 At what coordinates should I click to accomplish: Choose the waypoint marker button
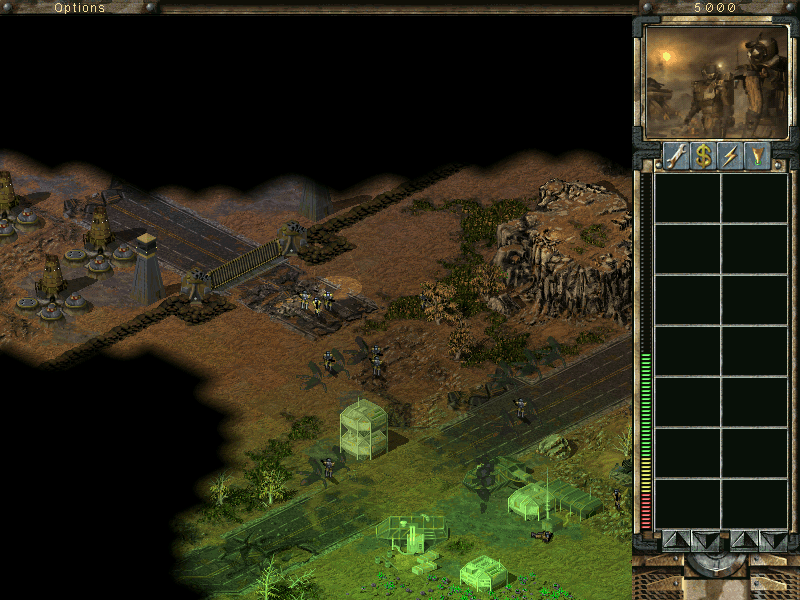coord(758,155)
